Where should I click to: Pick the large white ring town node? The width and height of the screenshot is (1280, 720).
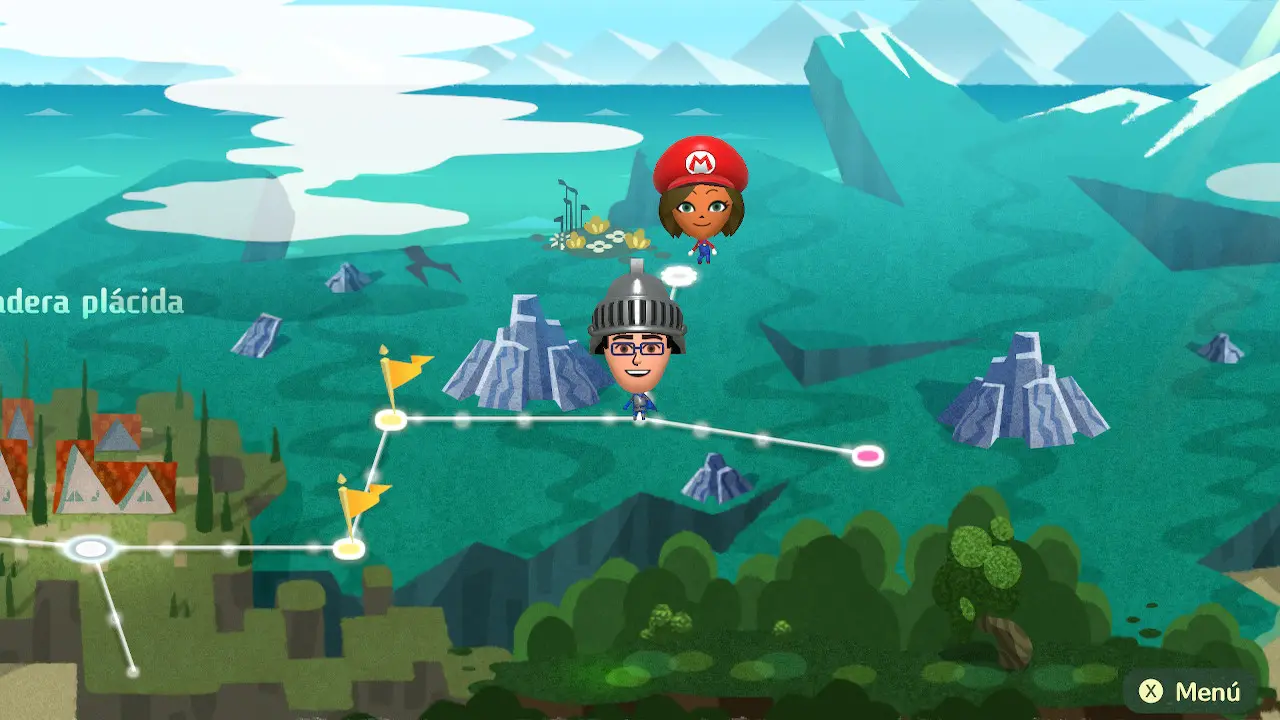pos(91,548)
